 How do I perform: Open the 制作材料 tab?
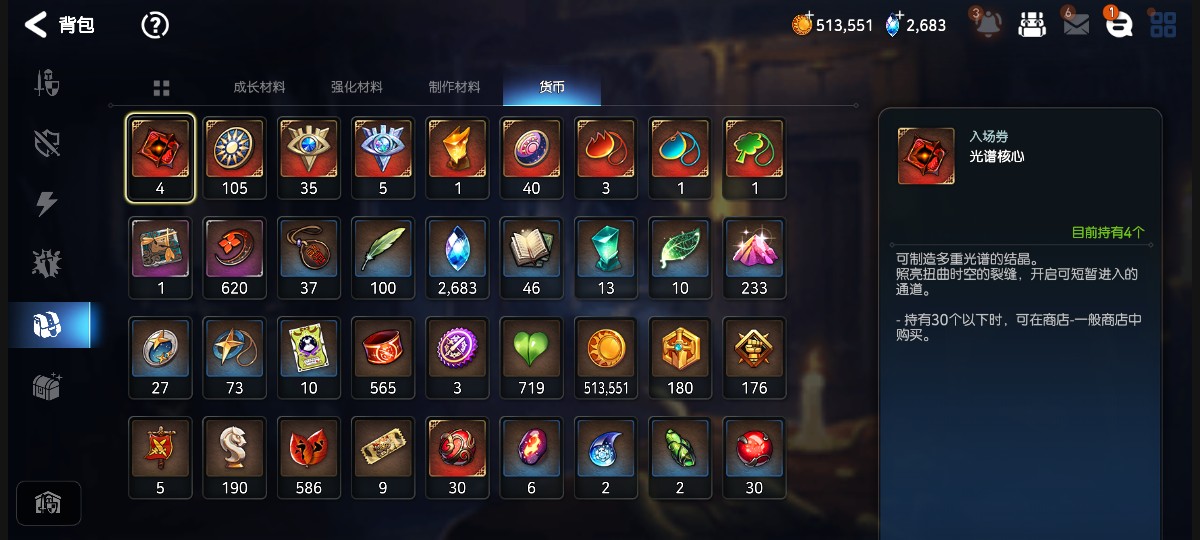click(x=454, y=87)
